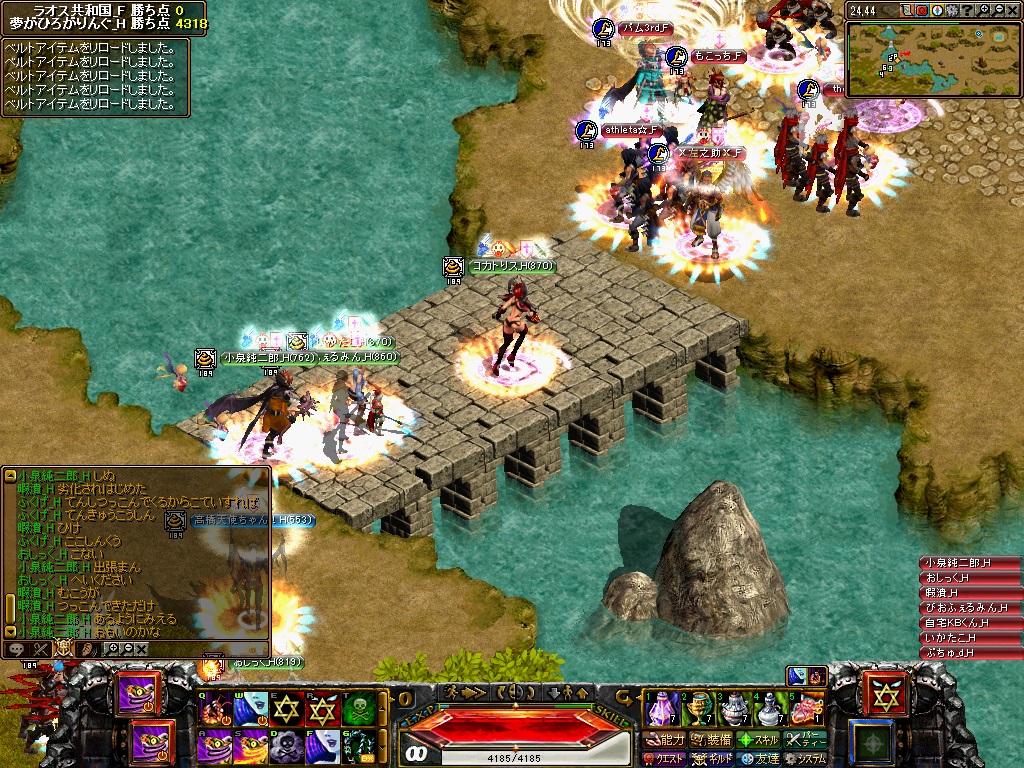
Task: Use the purple crystal potion in belt slot 1
Action: pos(663,709)
